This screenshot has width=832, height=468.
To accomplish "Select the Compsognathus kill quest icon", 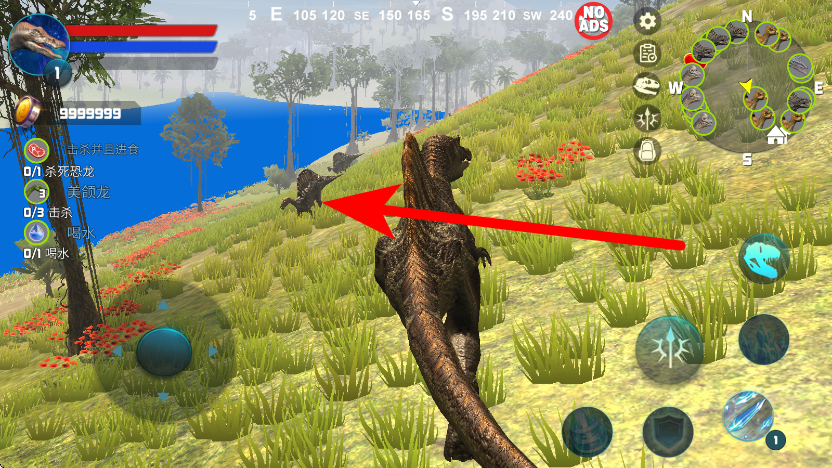I will coord(37,191).
